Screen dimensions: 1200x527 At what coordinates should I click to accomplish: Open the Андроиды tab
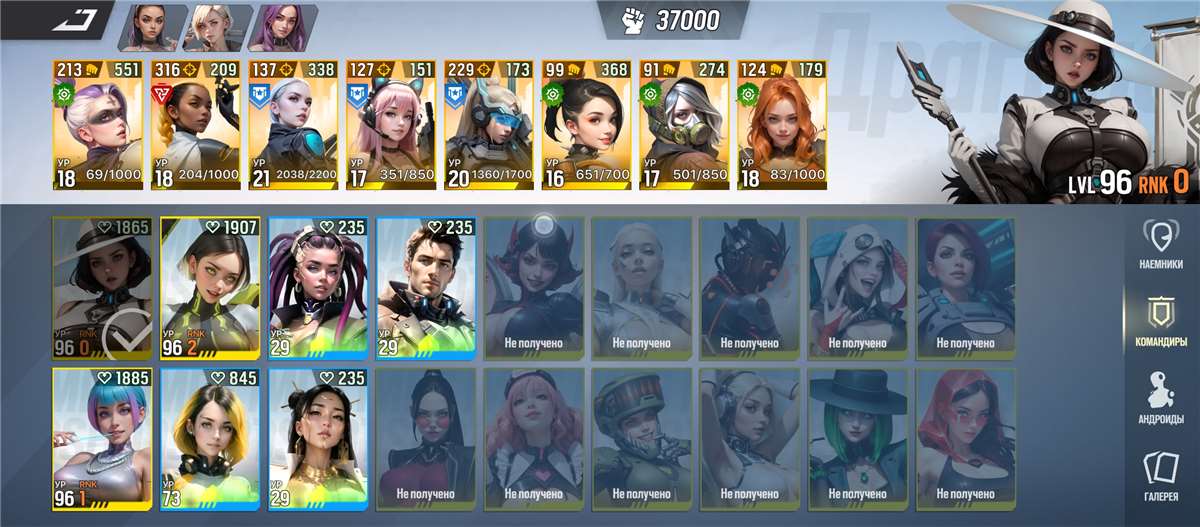click(x=1160, y=397)
